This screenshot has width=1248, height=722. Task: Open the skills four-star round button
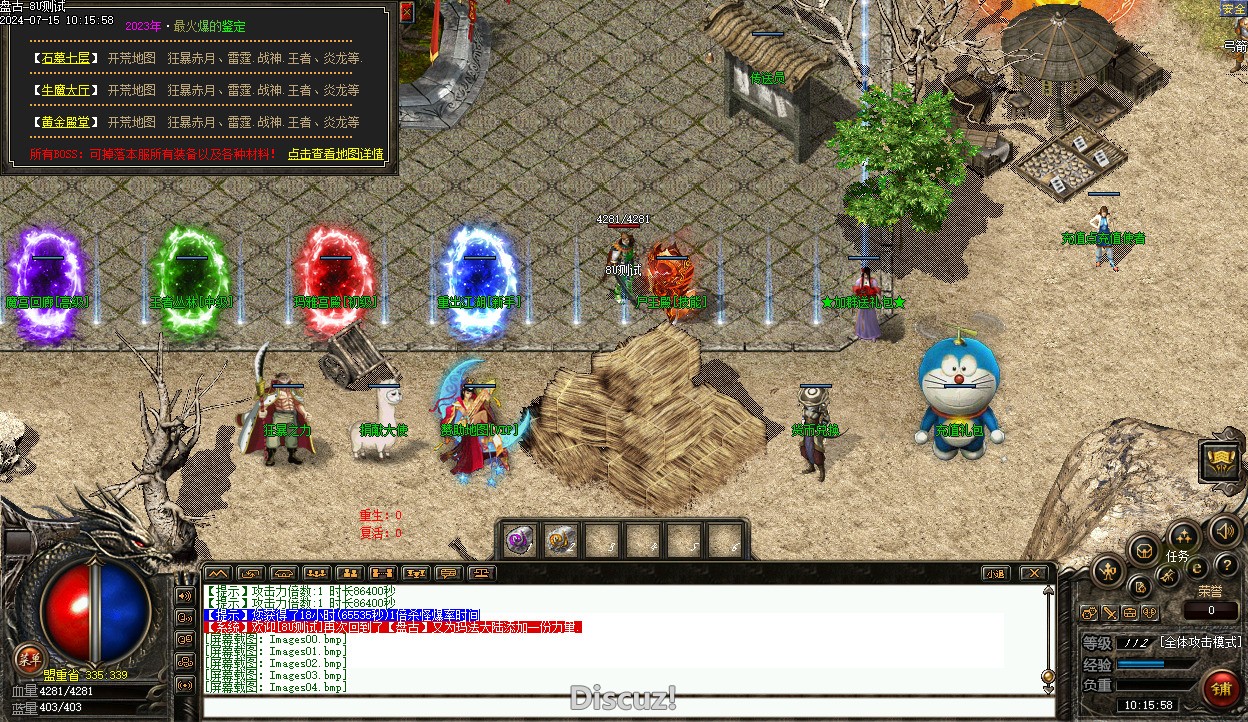1184,536
